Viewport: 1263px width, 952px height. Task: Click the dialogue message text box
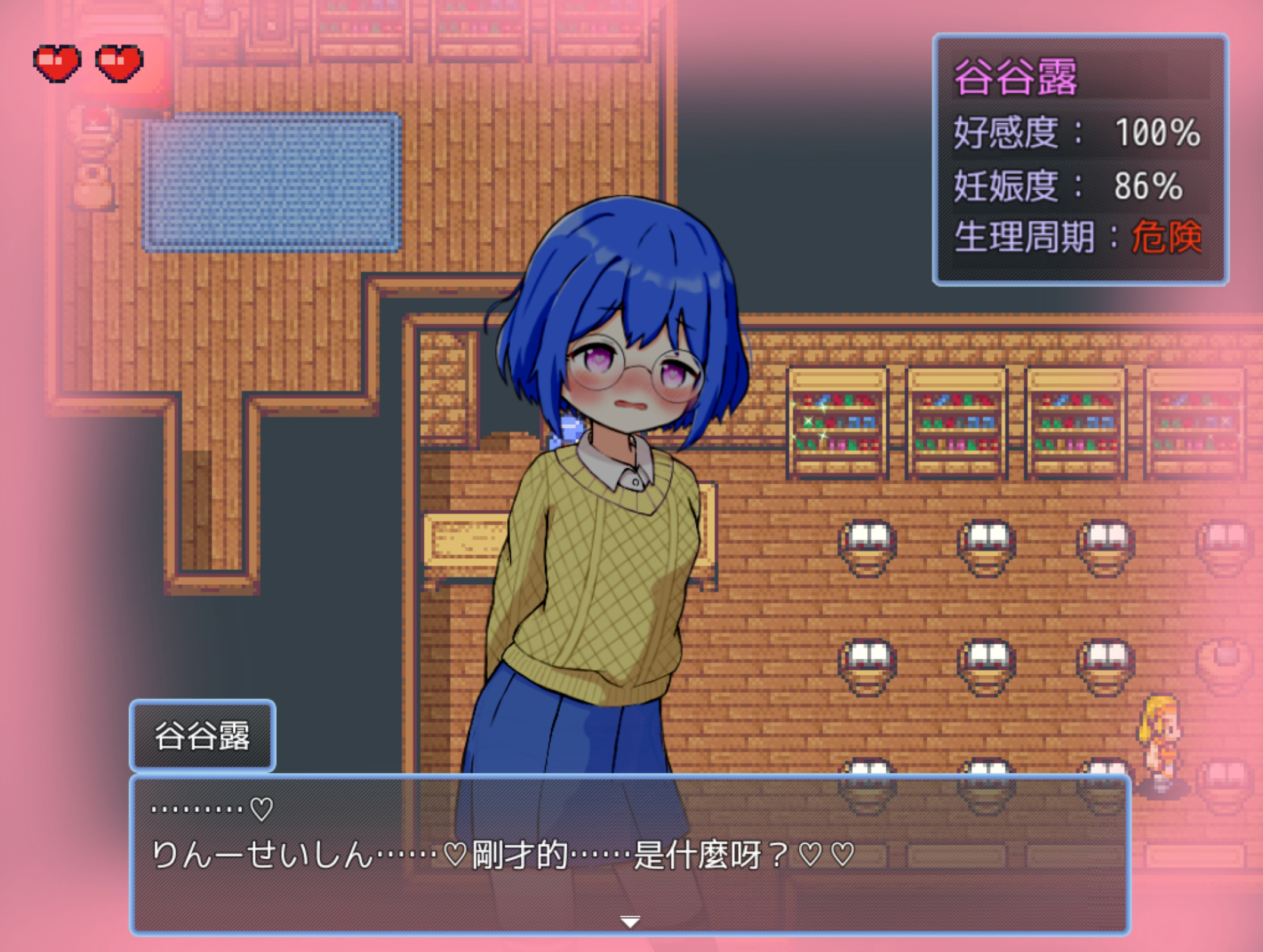click(630, 854)
